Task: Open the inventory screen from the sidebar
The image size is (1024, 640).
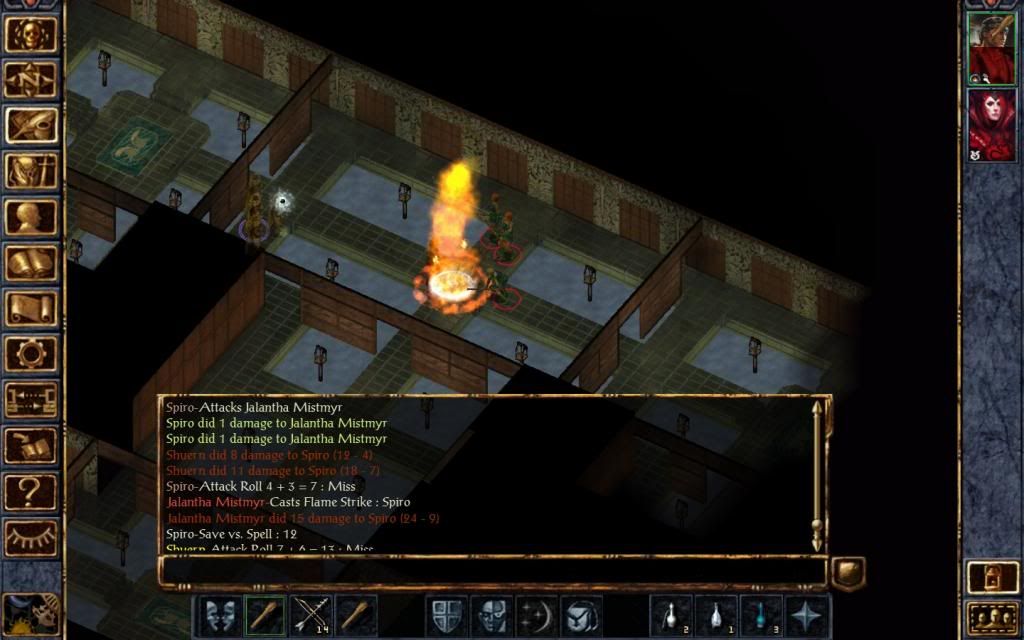Action: click(x=31, y=172)
